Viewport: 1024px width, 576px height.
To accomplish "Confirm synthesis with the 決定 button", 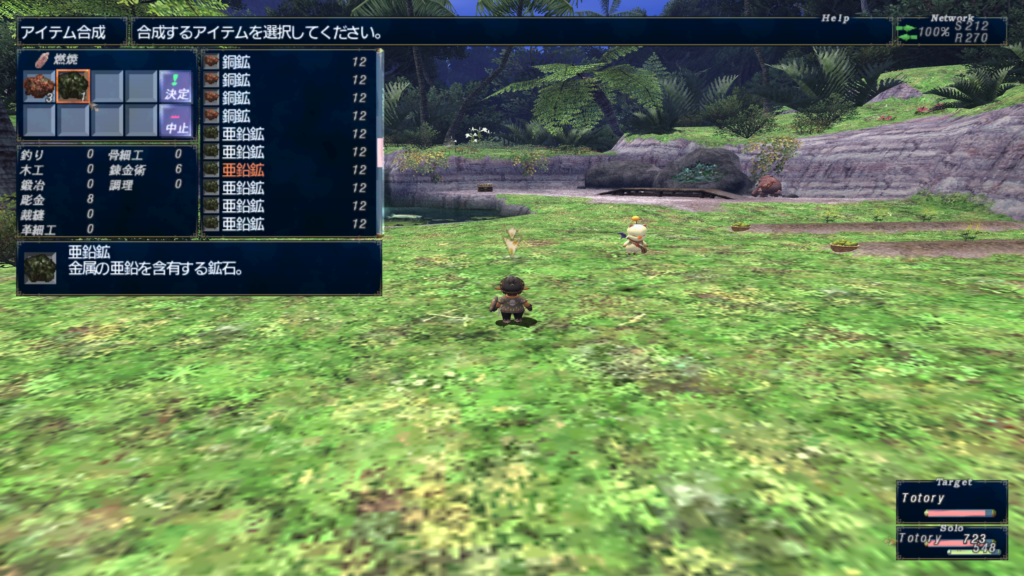I will [175, 86].
